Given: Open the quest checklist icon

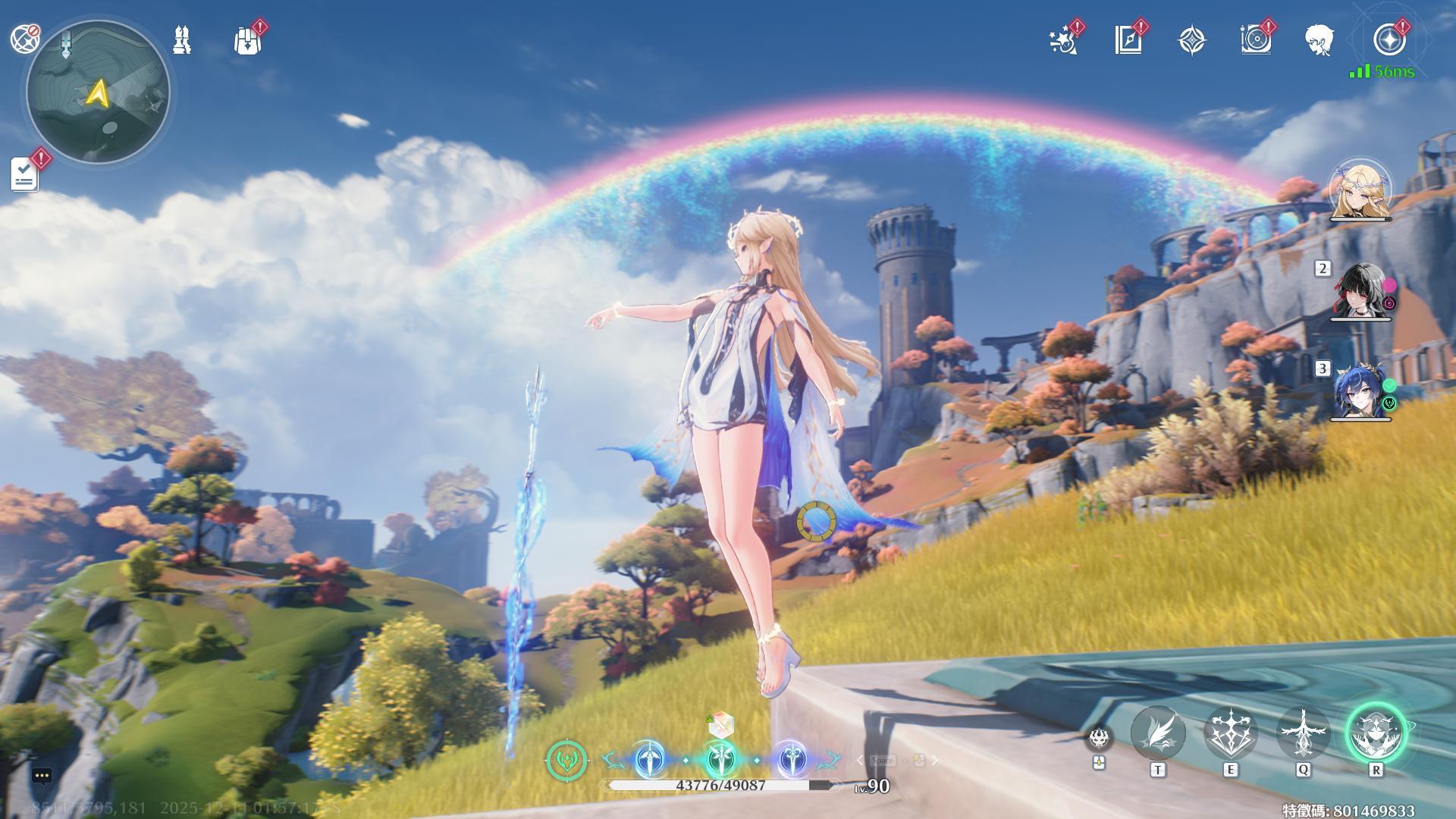Looking at the screenshot, I should pyautogui.click(x=25, y=174).
